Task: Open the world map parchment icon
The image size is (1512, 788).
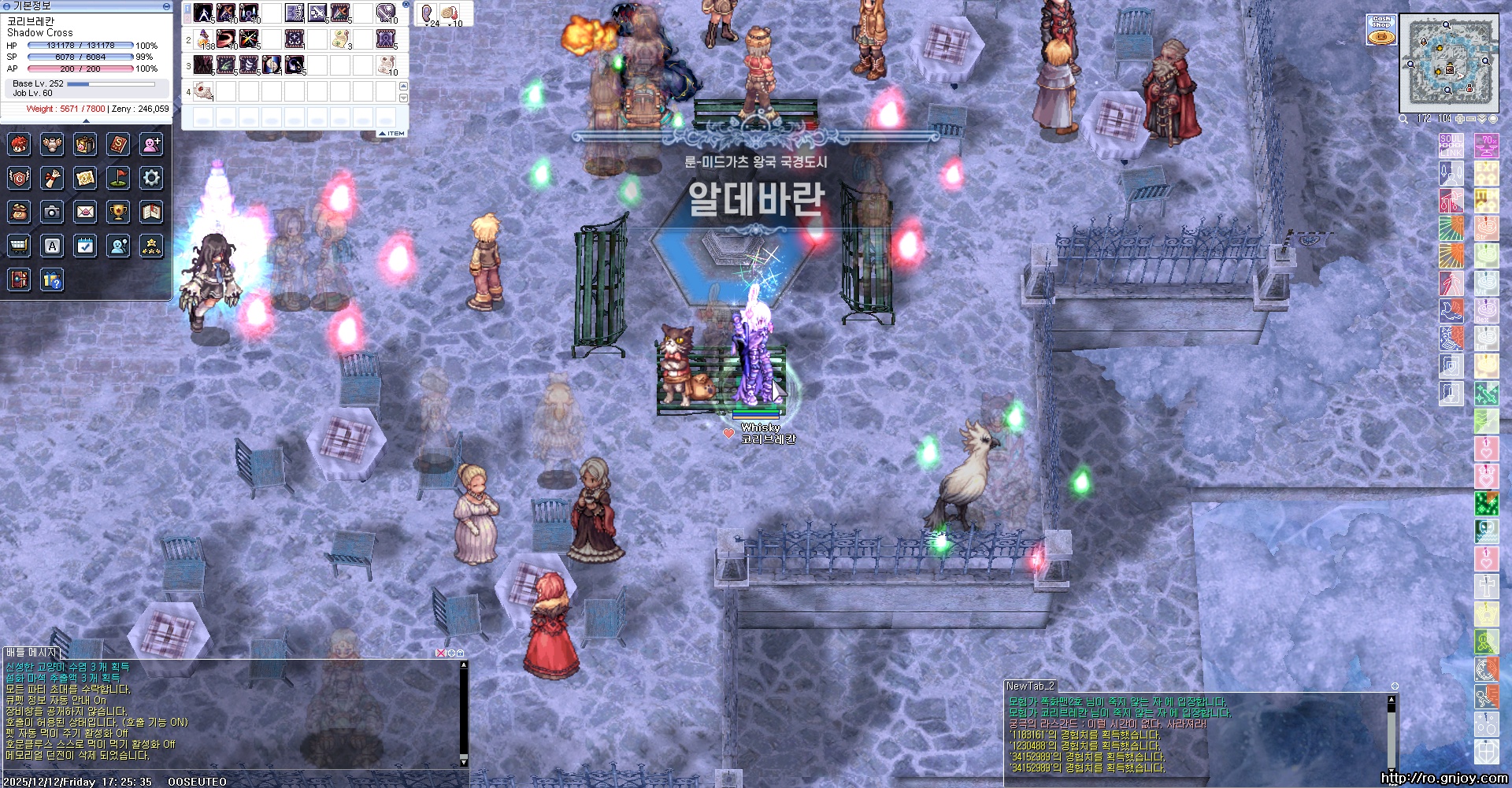Action: click(x=85, y=178)
